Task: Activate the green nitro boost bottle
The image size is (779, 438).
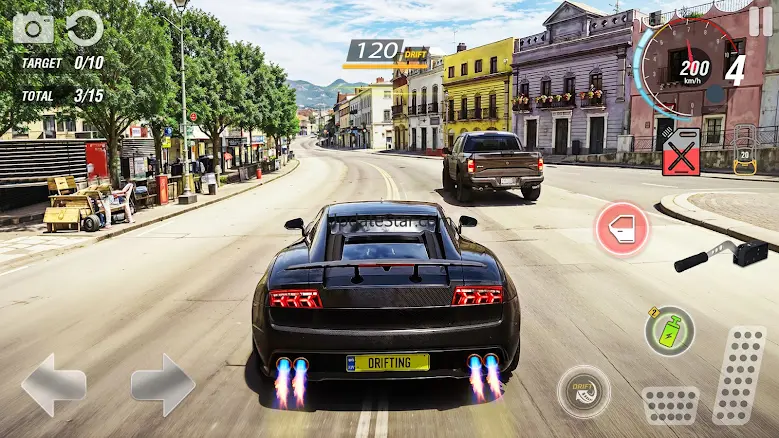Action: (x=669, y=331)
